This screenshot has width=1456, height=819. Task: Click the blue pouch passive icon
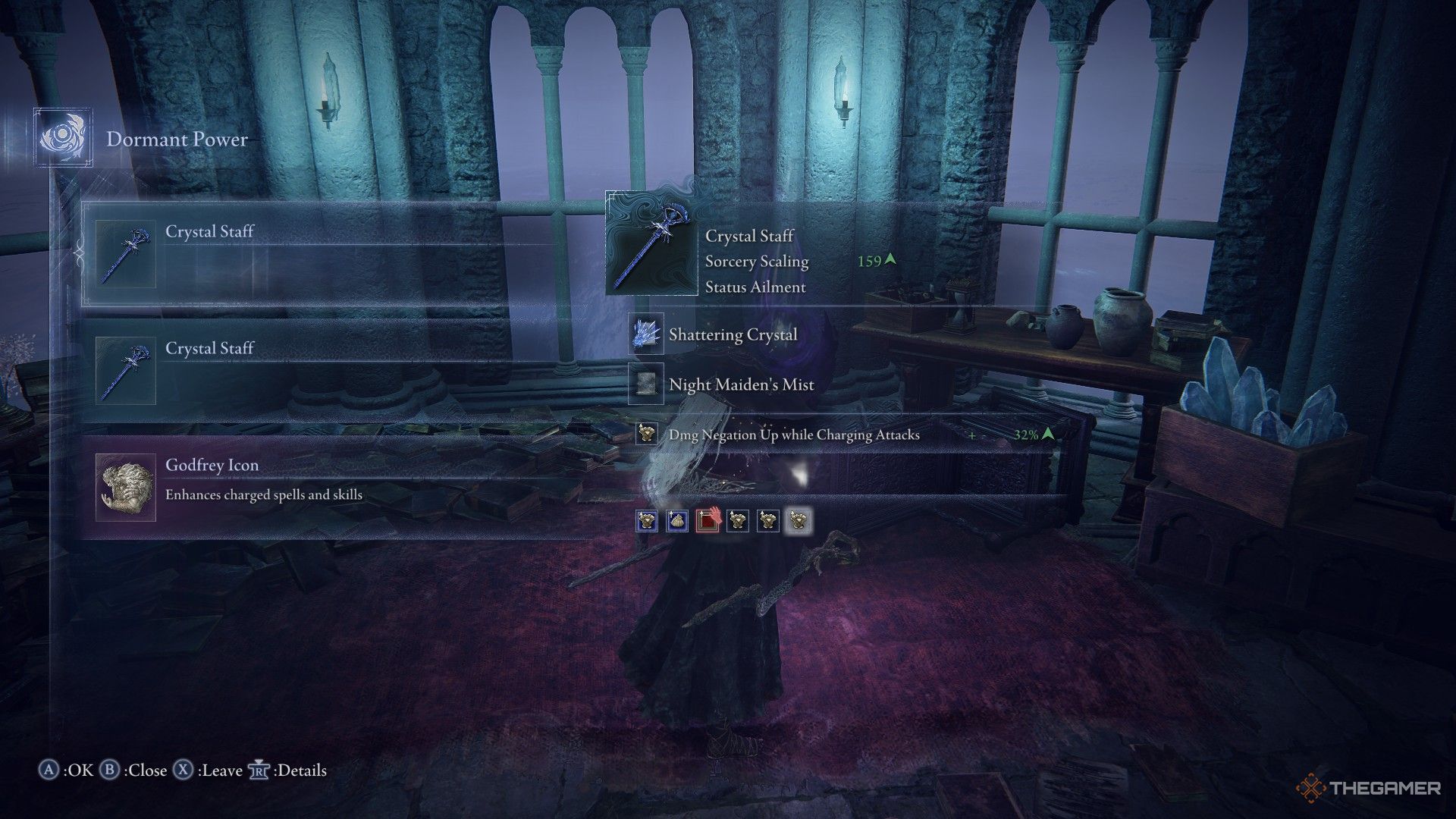pos(676,520)
